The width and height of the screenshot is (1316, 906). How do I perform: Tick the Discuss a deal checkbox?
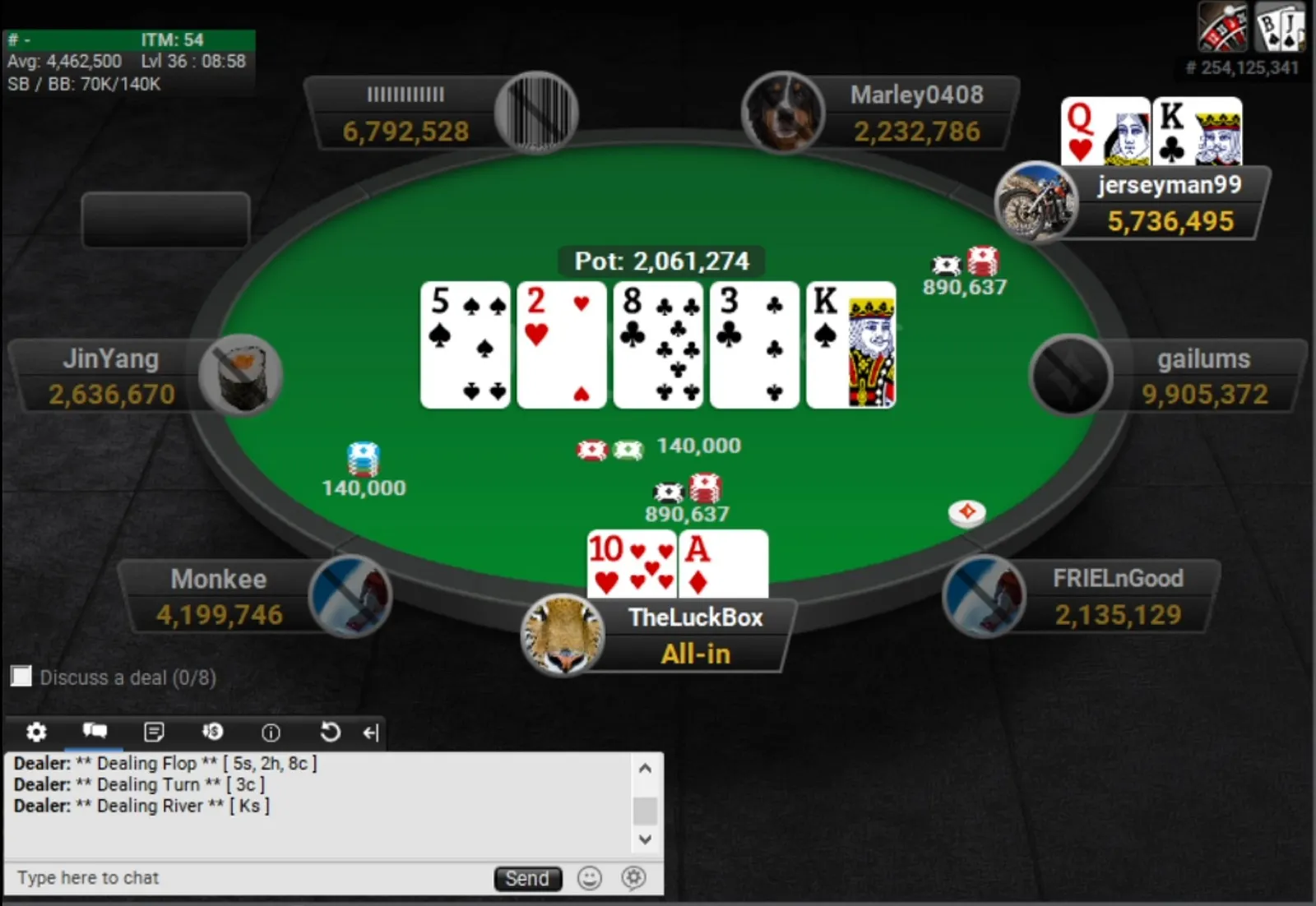[x=21, y=677]
